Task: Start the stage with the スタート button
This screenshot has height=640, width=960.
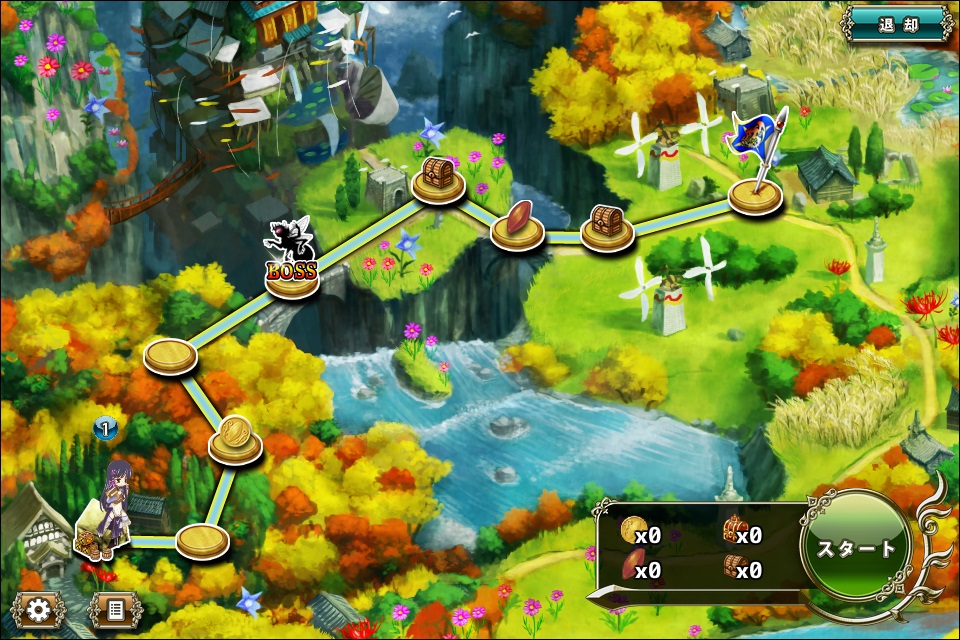Action: (856, 548)
